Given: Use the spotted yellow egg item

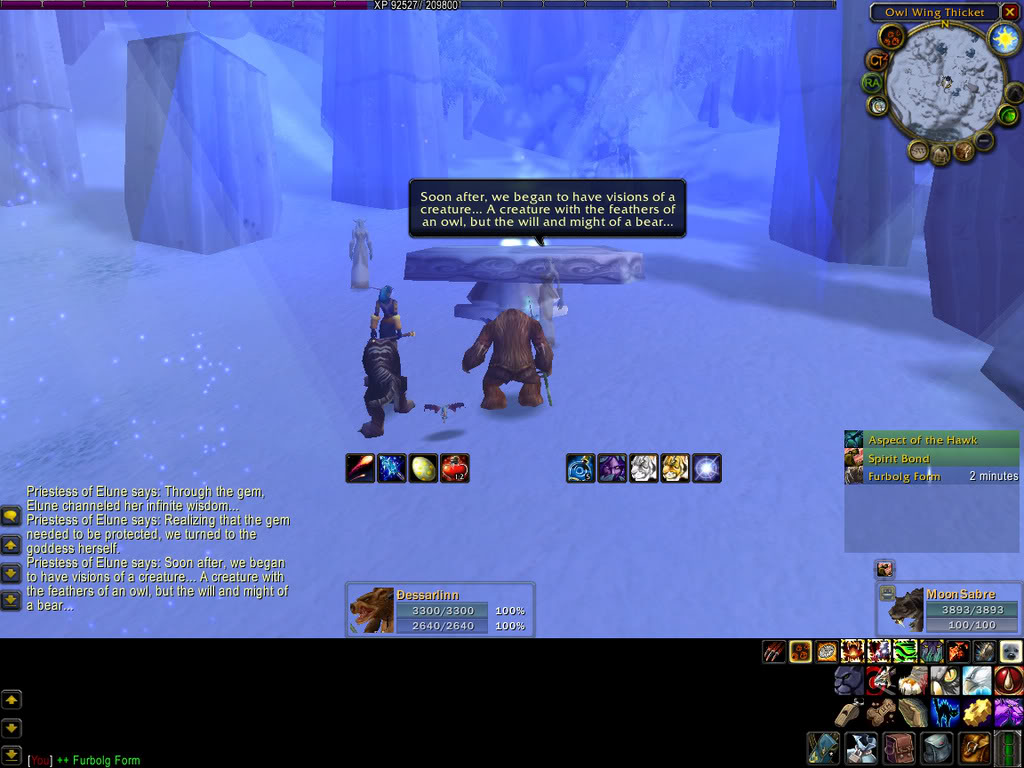Looking at the screenshot, I should (424, 468).
